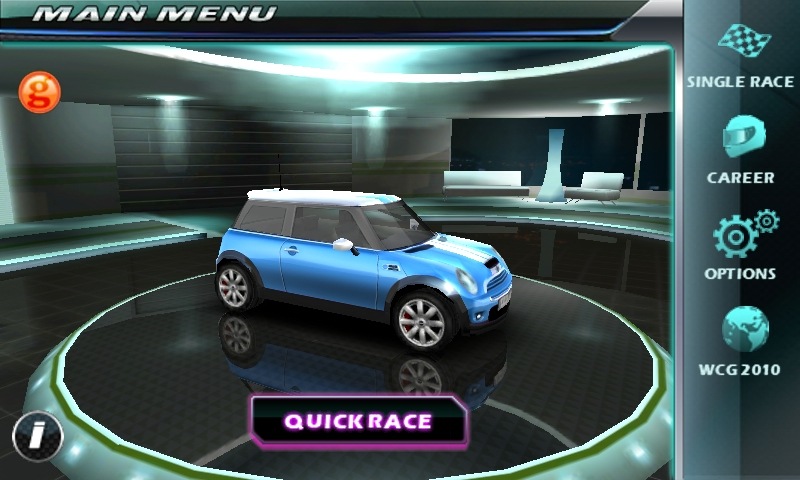Select the WCG 2010 globe entry

pyautogui.click(x=741, y=340)
